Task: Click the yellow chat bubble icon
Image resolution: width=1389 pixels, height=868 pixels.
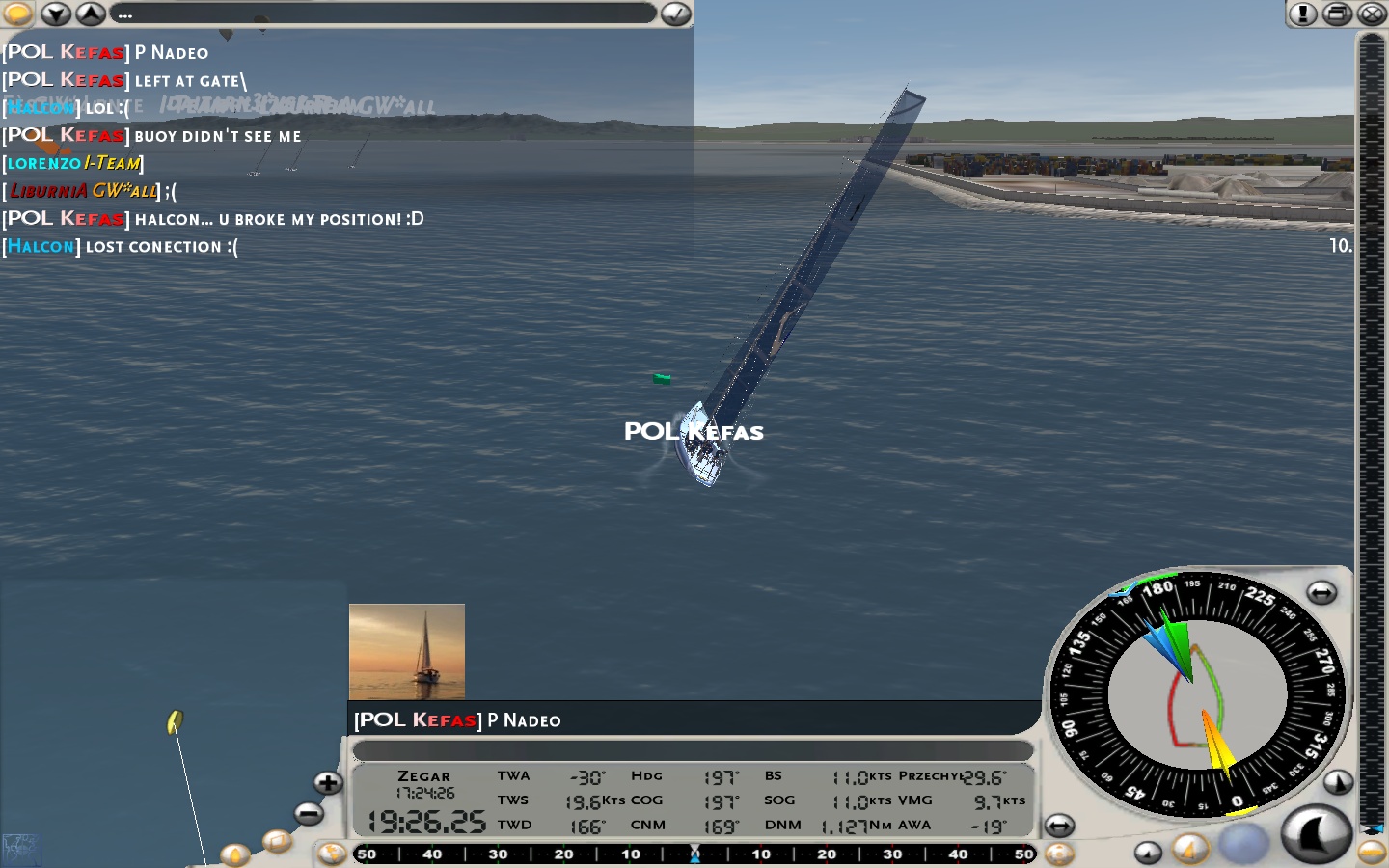Action: coord(17,14)
